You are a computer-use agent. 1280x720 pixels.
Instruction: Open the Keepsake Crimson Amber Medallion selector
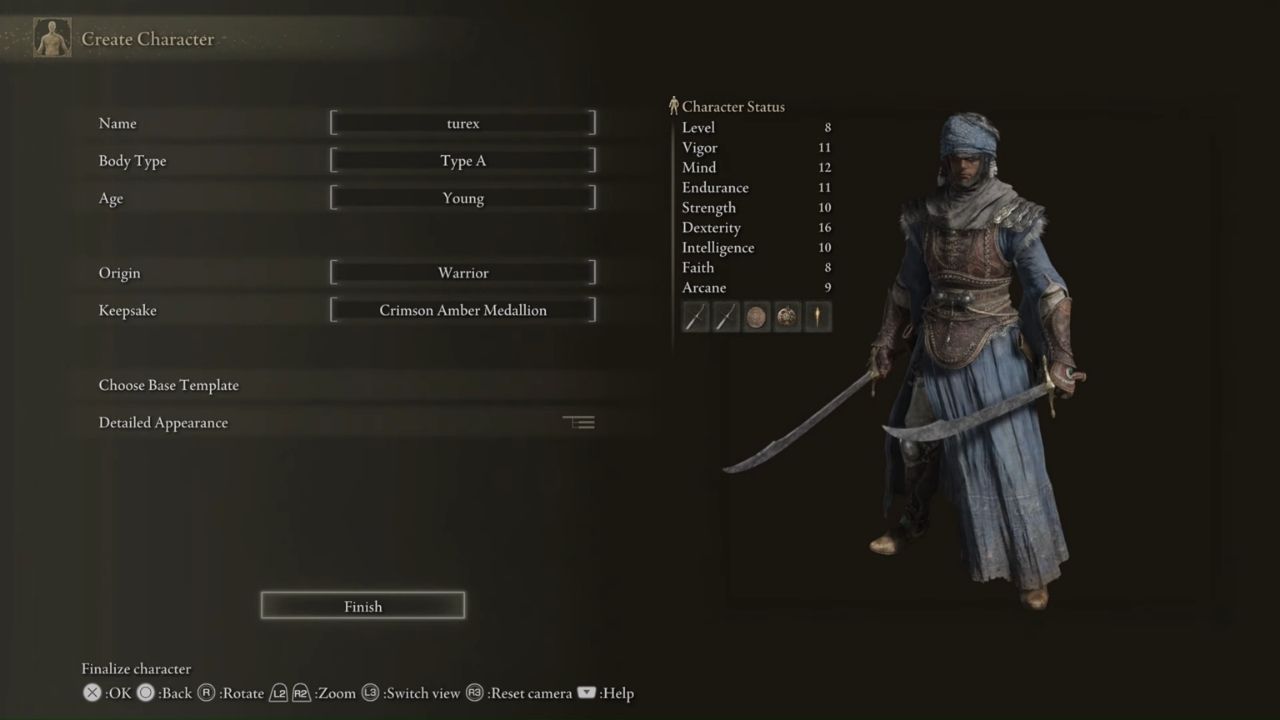462,310
